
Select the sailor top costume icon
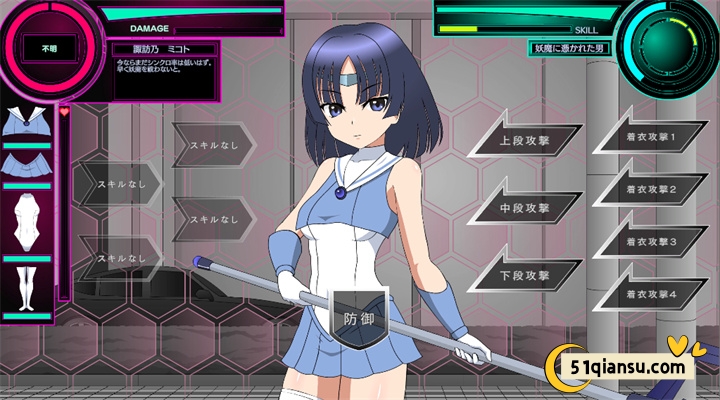pos(28,123)
